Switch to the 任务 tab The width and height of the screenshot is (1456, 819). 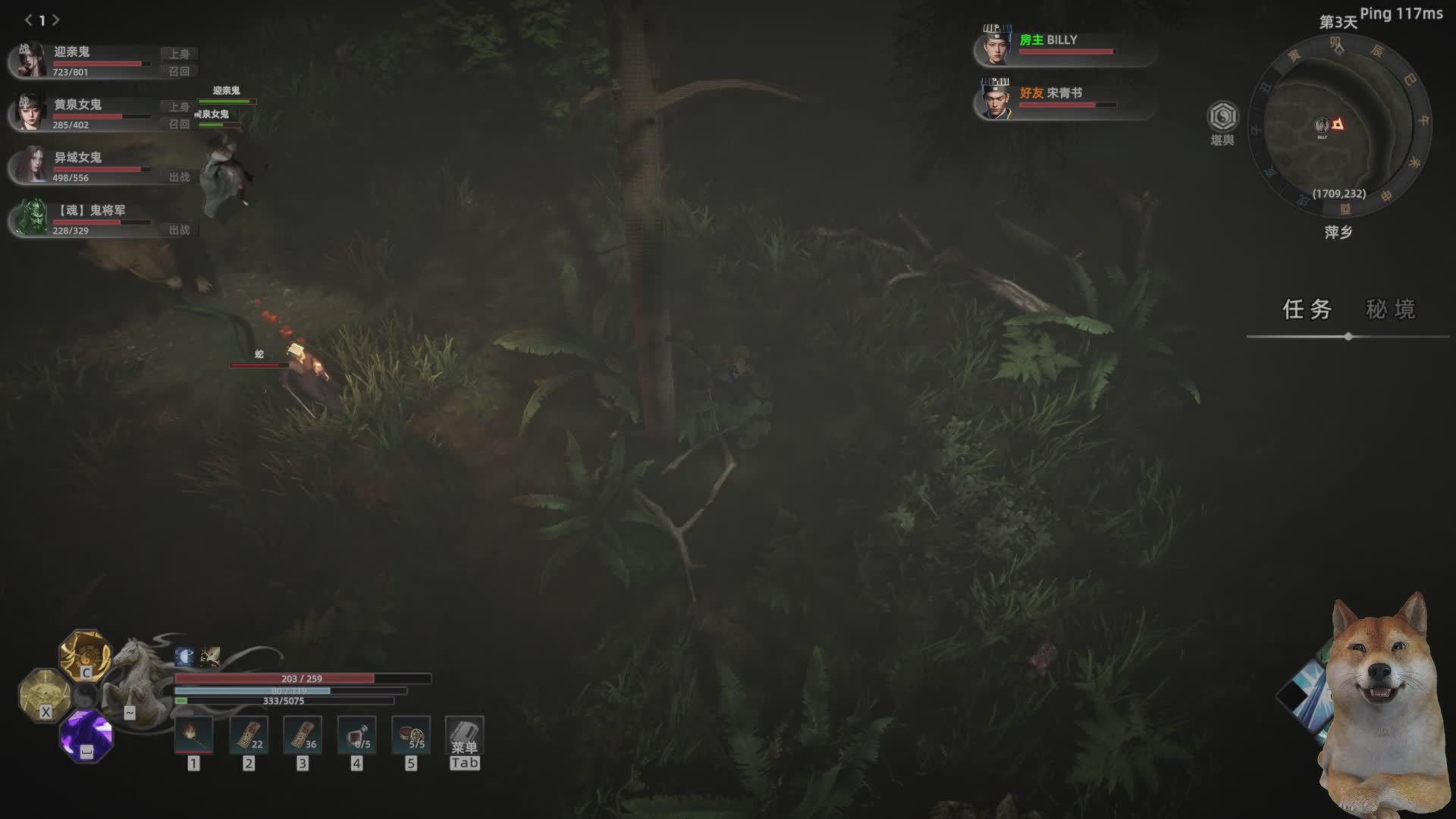(x=1307, y=309)
